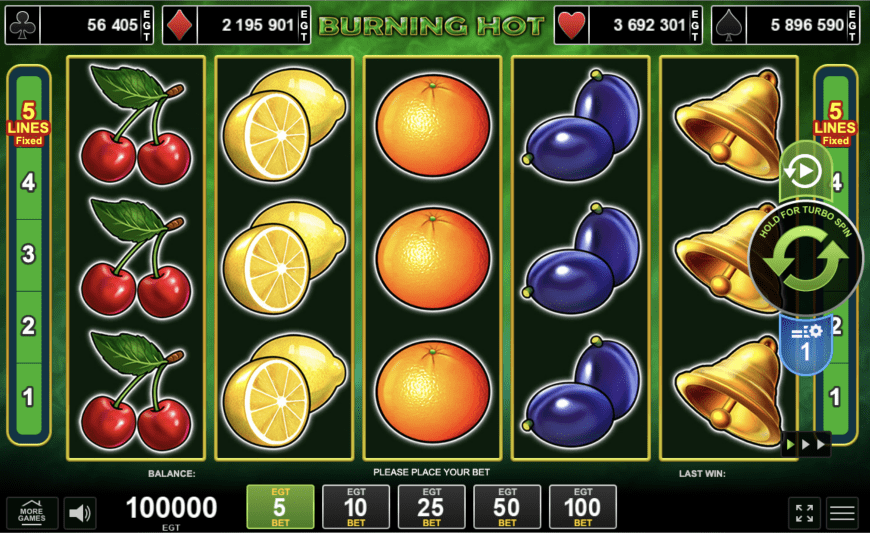Enter fullscreen mode
870x533 pixels.
(x=804, y=513)
